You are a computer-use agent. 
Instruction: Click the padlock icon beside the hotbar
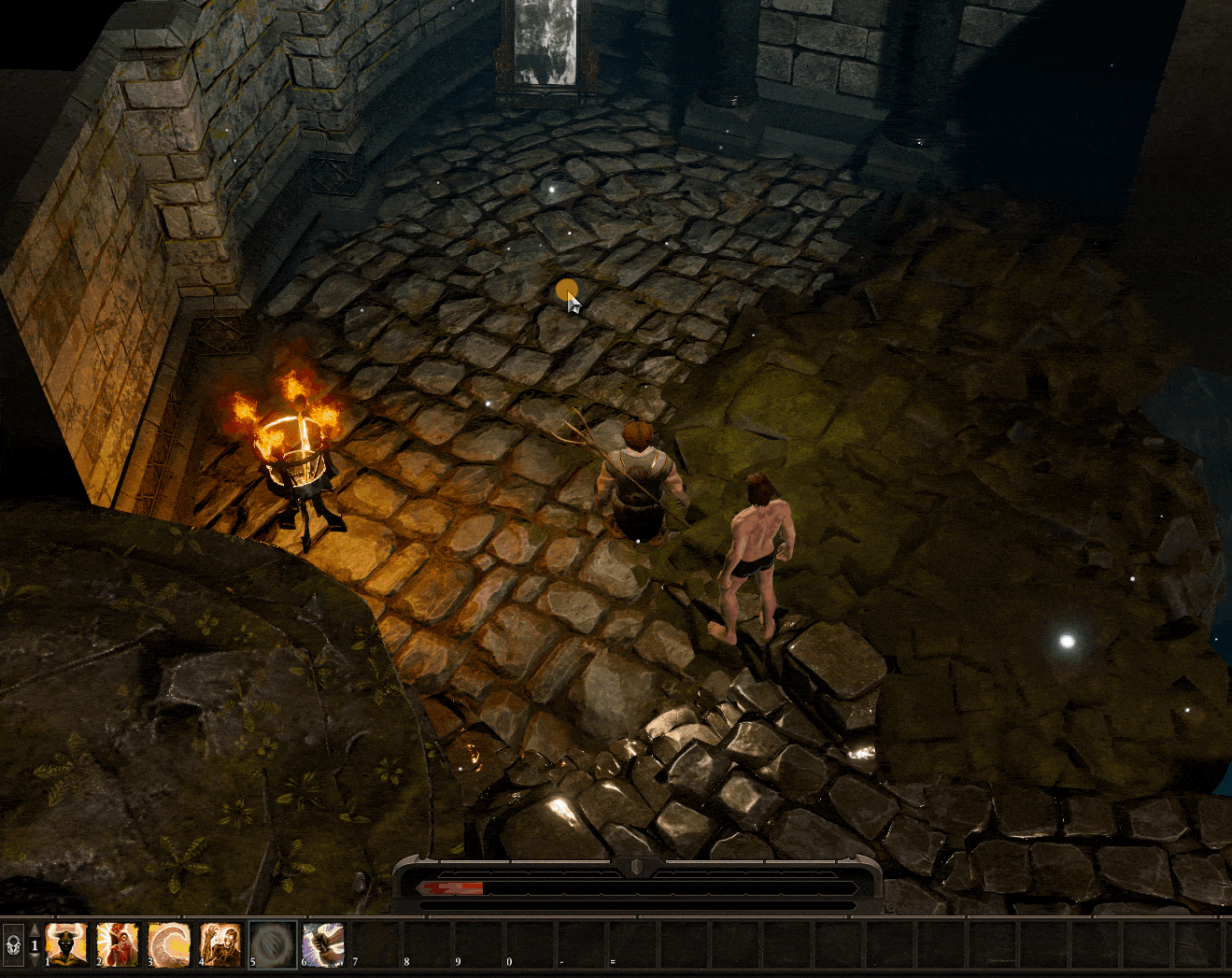pyautogui.click(x=12, y=944)
